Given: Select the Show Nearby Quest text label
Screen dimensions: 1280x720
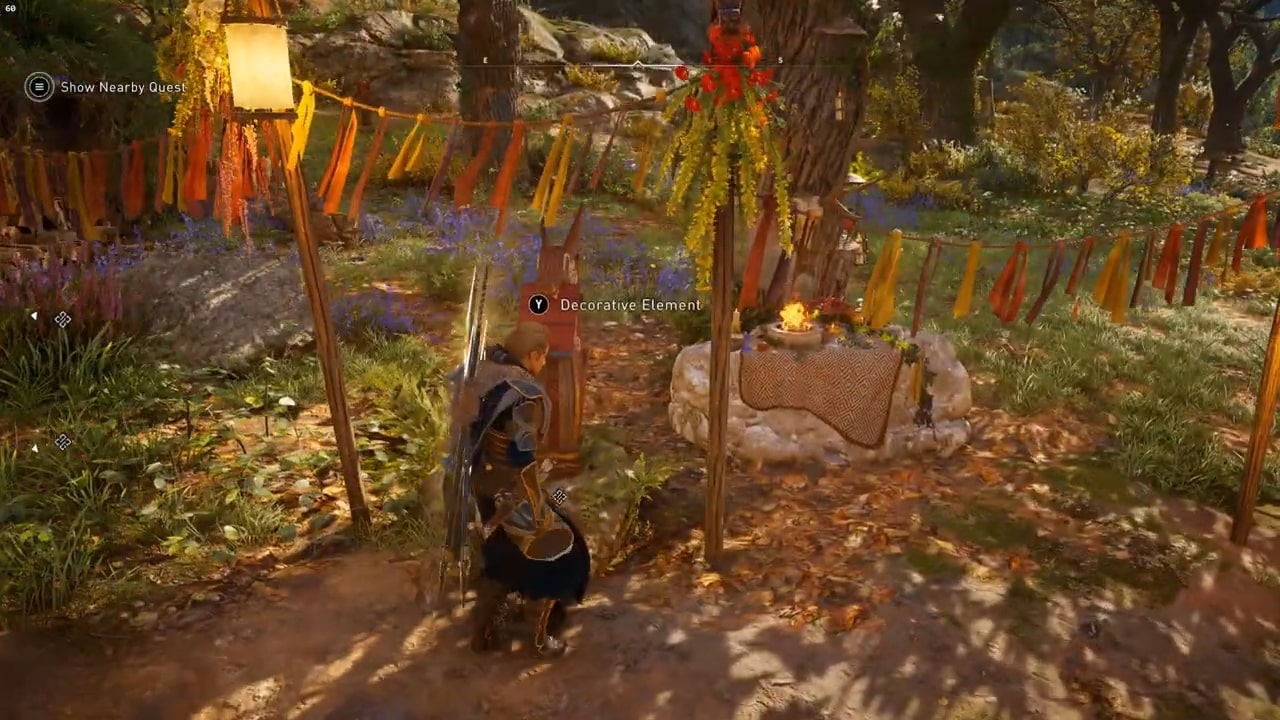Looking at the screenshot, I should click(x=122, y=87).
